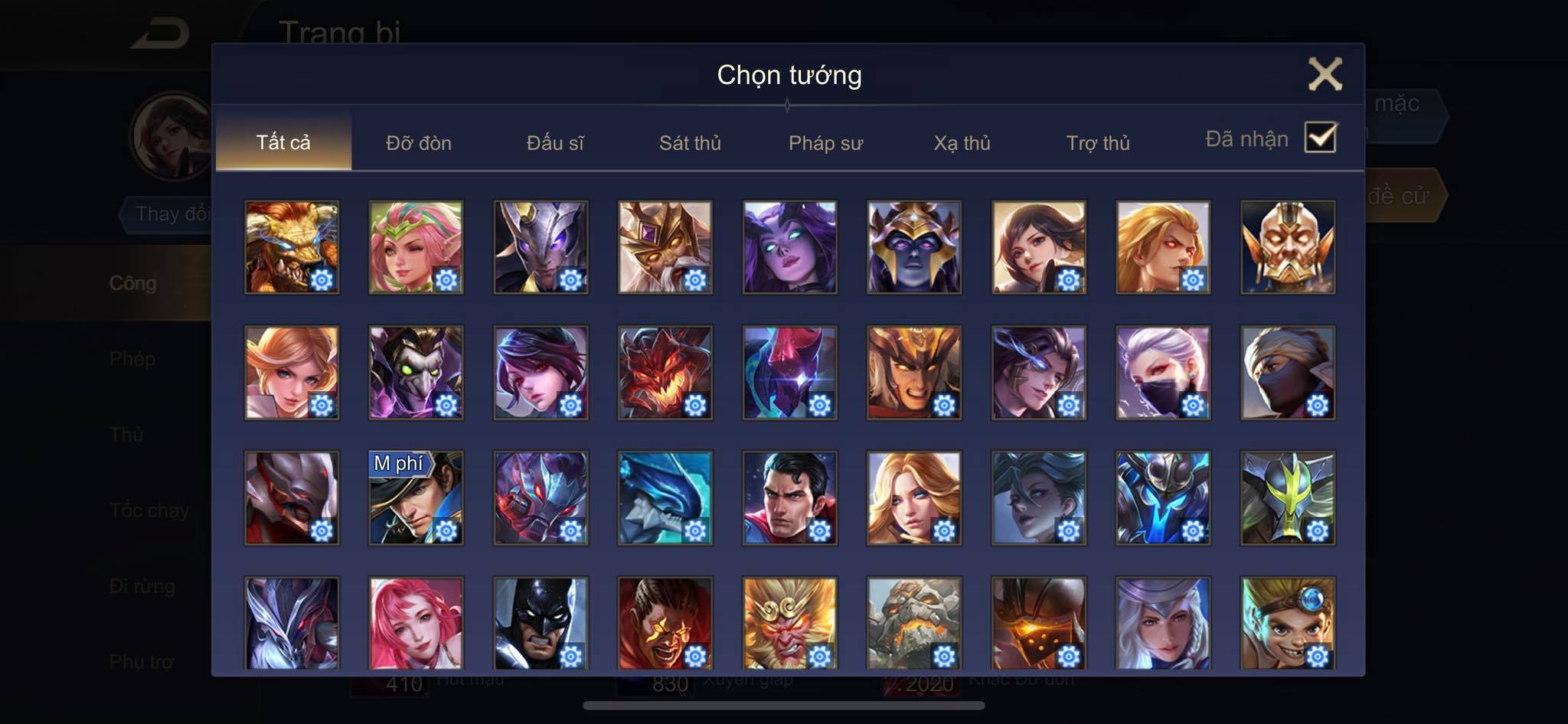Pick the red fiery demon hero
The width and height of the screenshot is (1568, 724).
point(665,373)
